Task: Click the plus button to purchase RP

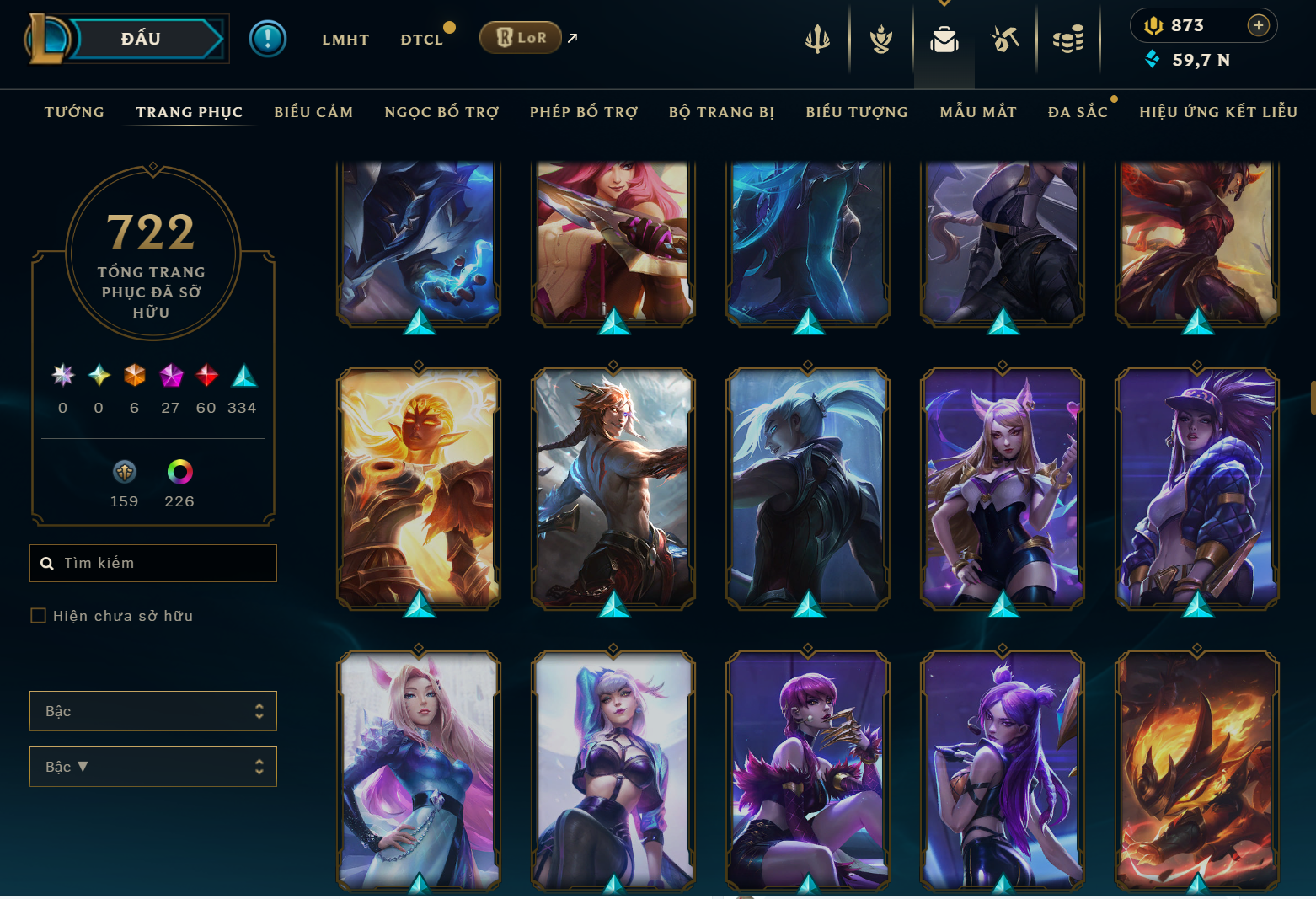Action: pos(1260,25)
